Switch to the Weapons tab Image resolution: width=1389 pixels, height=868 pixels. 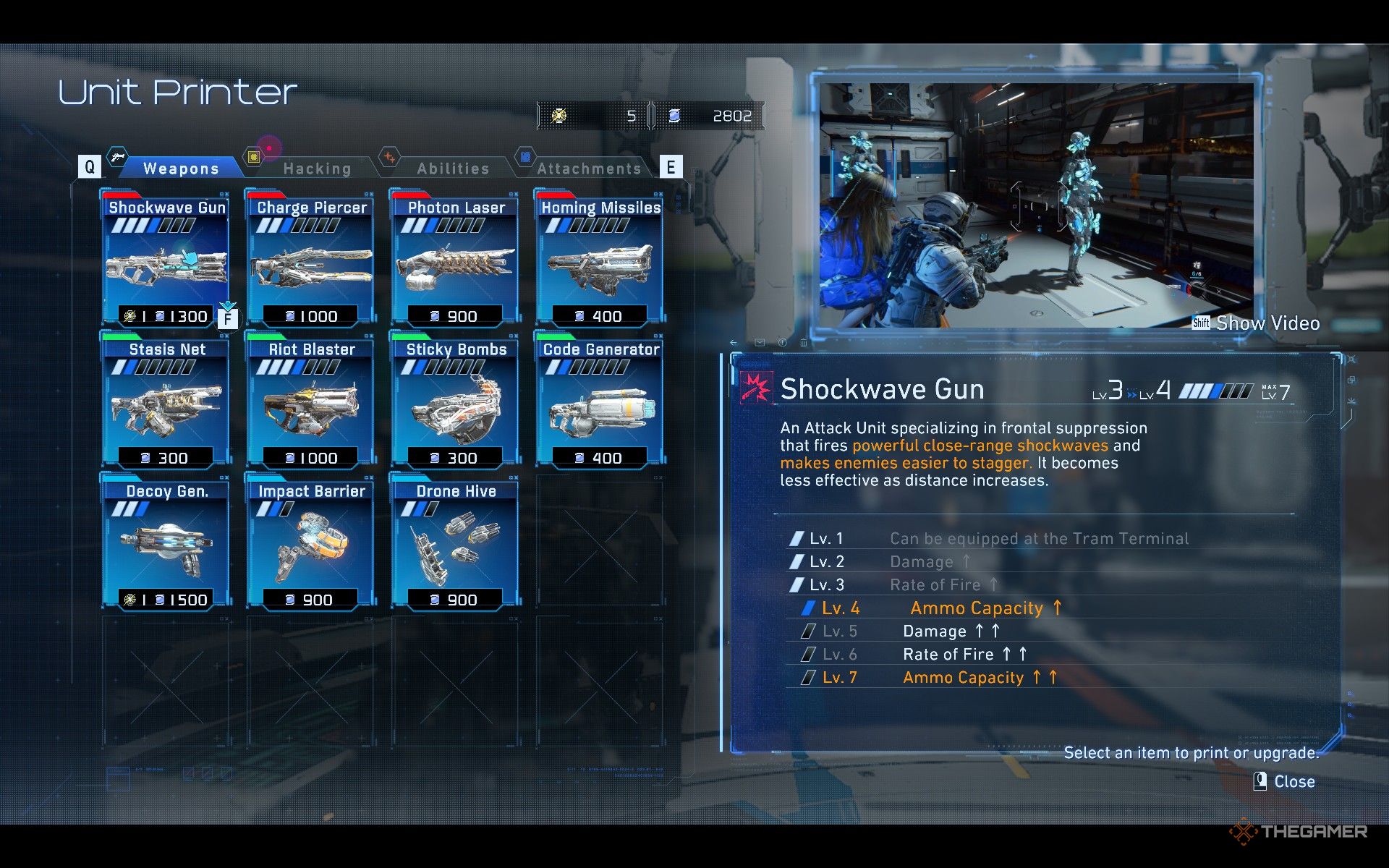coord(181,169)
